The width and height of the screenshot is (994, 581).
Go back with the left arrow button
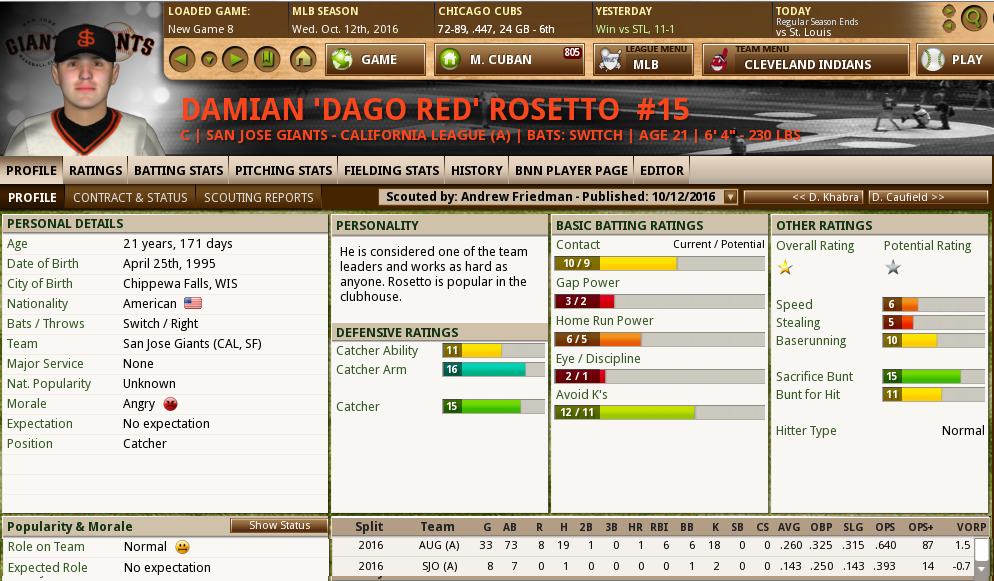(180, 59)
